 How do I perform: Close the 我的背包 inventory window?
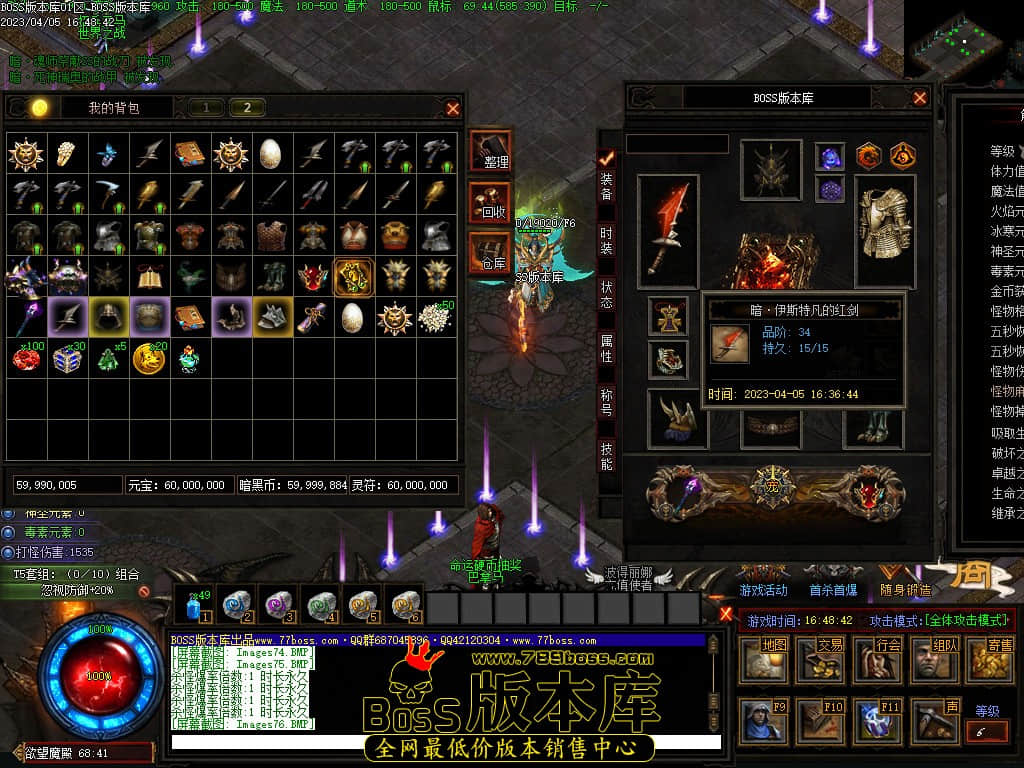click(453, 108)
